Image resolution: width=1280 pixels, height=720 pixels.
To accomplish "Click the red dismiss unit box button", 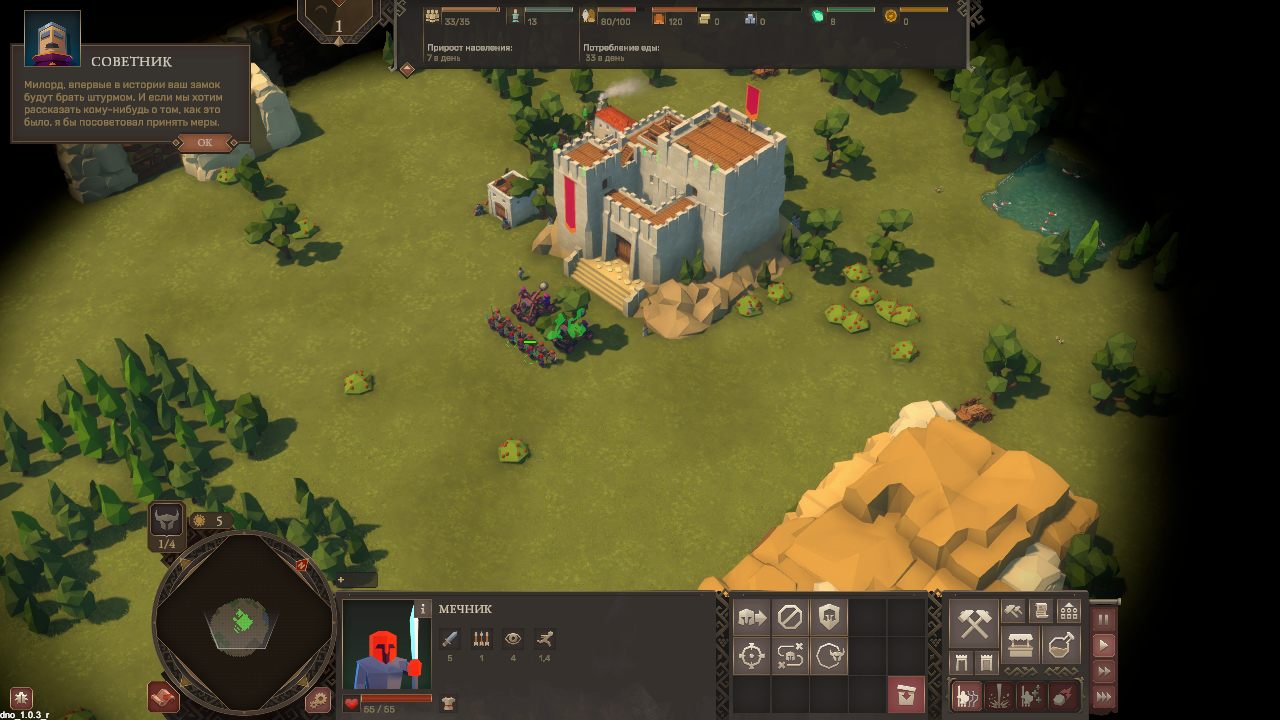I will pos(906,696).
